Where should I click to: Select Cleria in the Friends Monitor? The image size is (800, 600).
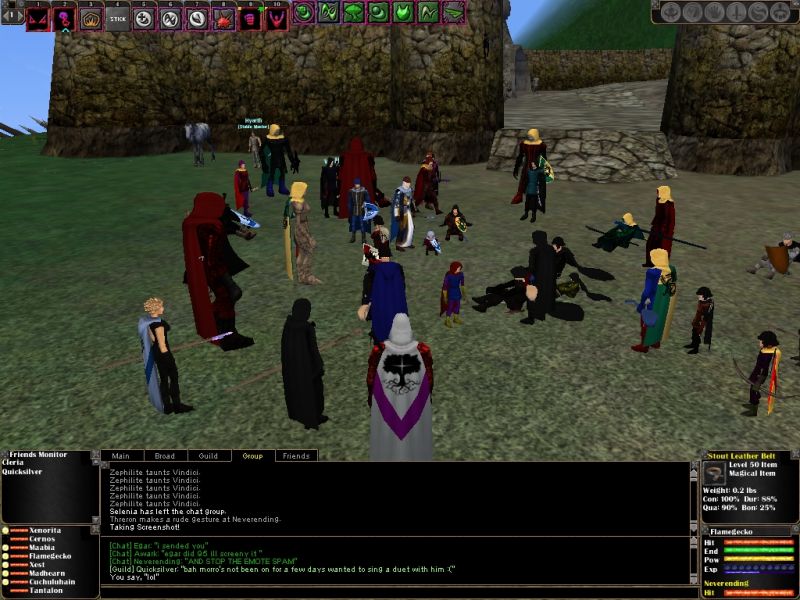[x=14, y=464]
